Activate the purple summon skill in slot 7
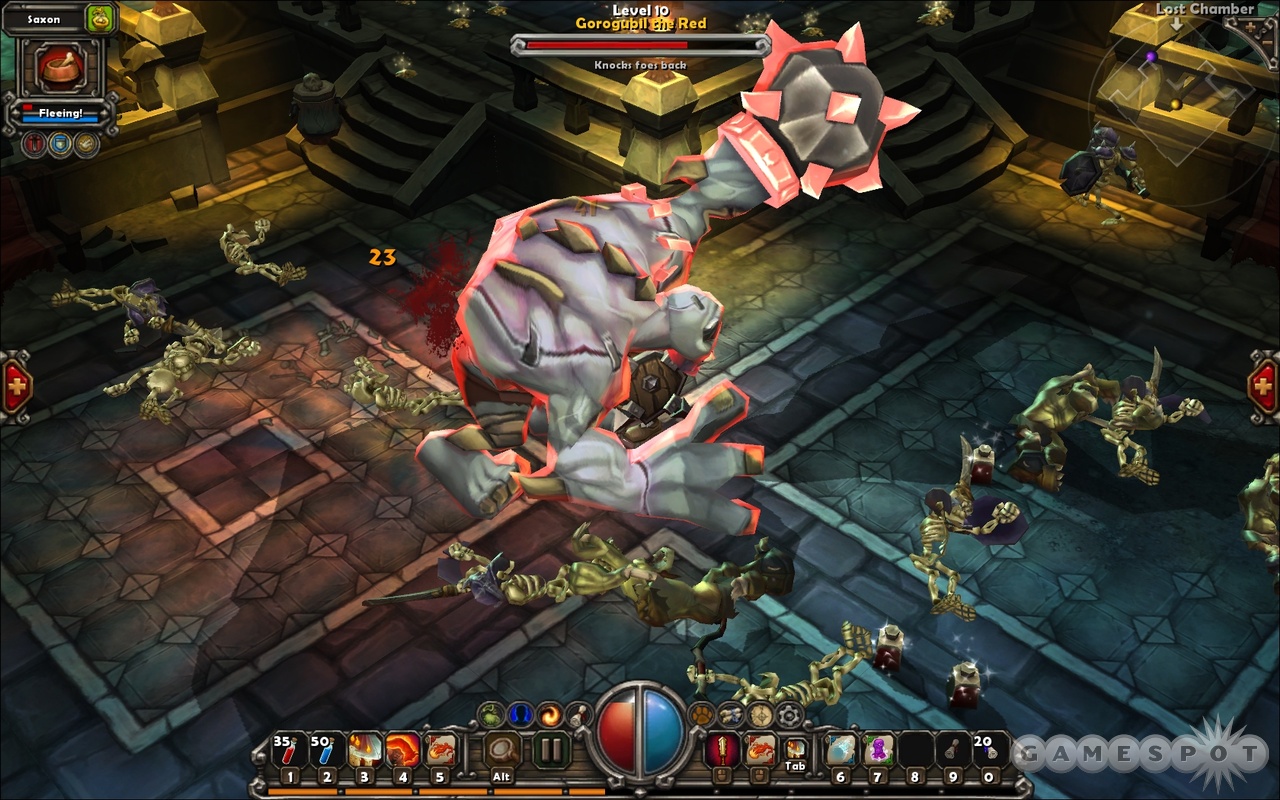Screen dimensions: 1280x800 click(x=878, y=750)
